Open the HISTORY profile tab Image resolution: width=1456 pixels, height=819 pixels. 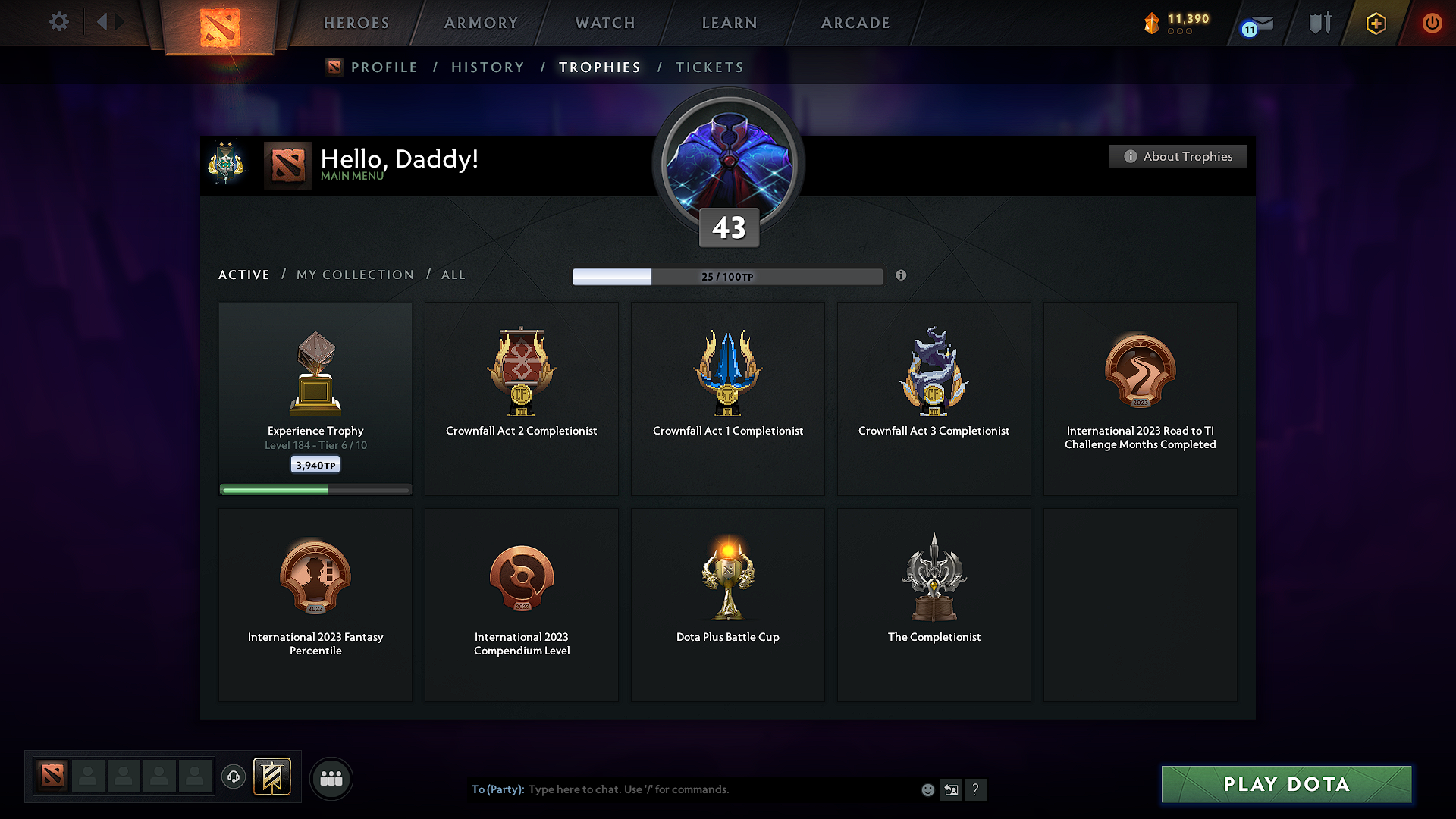point(488,67)
